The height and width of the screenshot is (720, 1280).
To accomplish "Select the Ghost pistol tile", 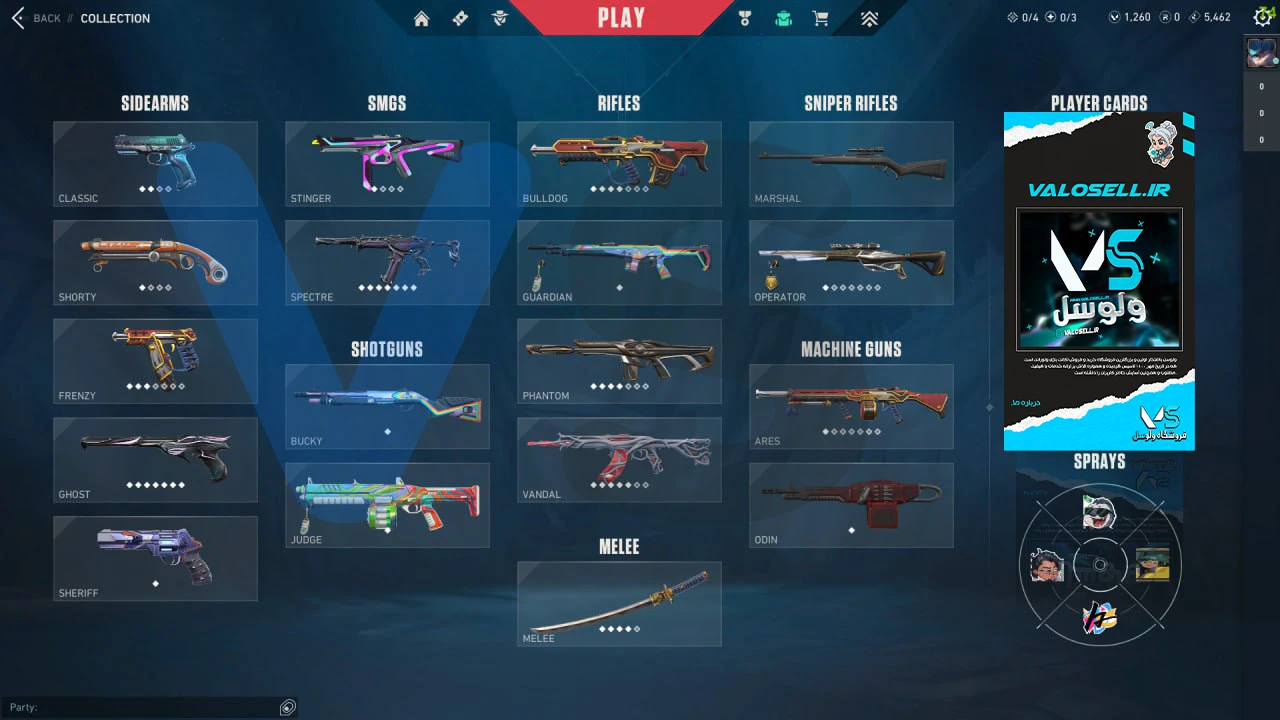I will coord(155,459).
